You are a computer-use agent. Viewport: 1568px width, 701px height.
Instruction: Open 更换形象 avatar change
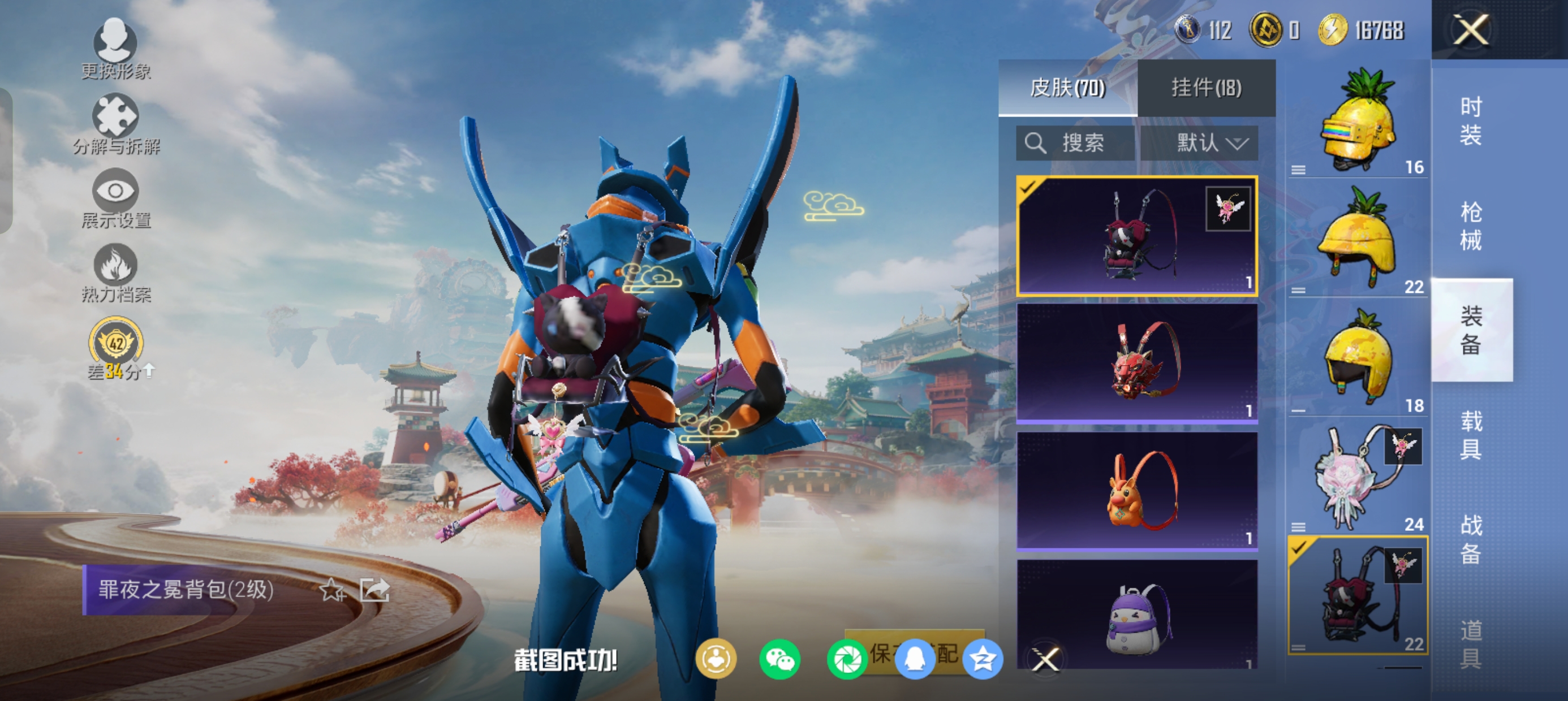(115, 49)
